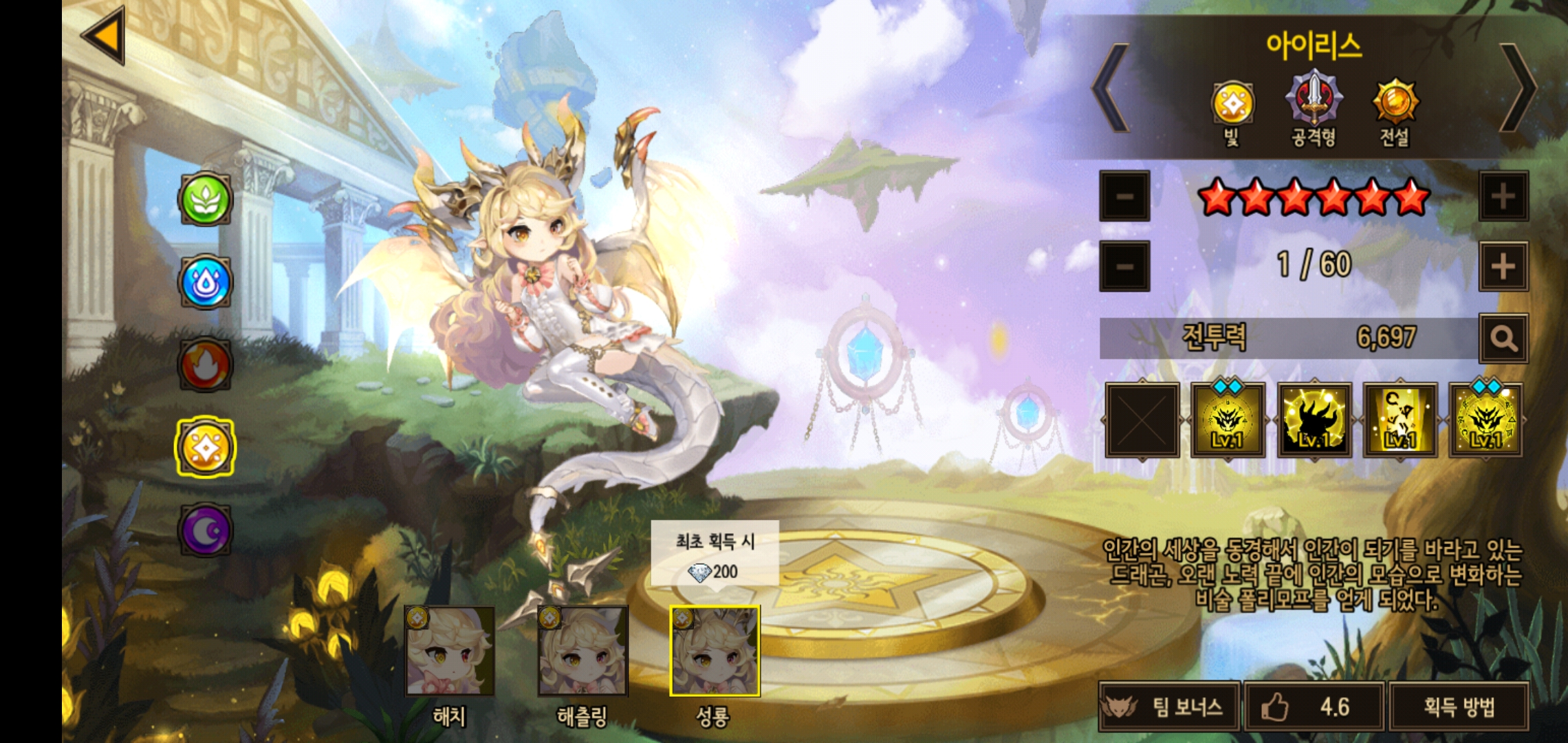Viewport: 1568px width, 743px height.
Task: Raise the level above 1 / 60
Action: click(1503, 266)
